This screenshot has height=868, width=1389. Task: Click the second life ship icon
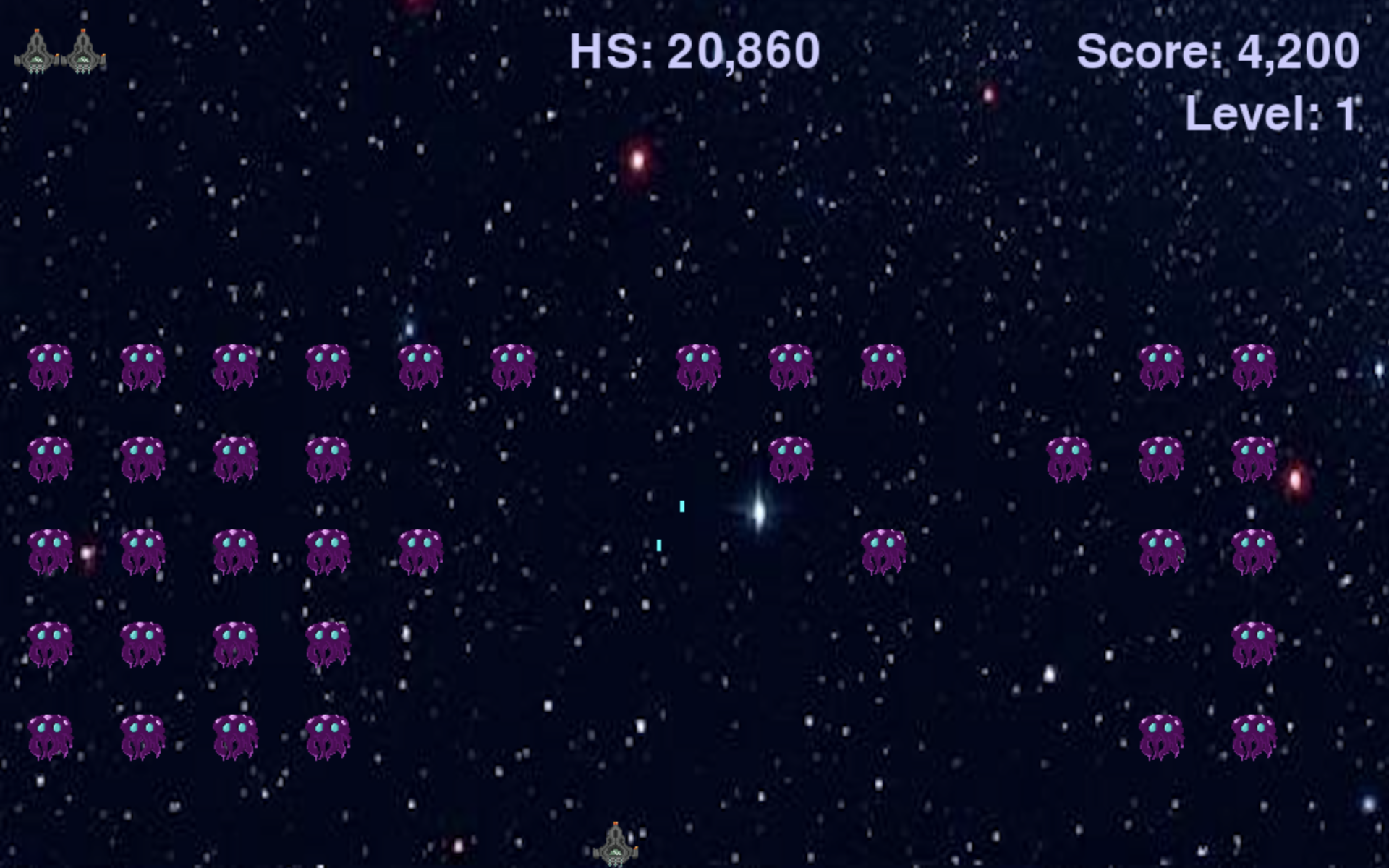pyautogui.click(x=83, y=51)
